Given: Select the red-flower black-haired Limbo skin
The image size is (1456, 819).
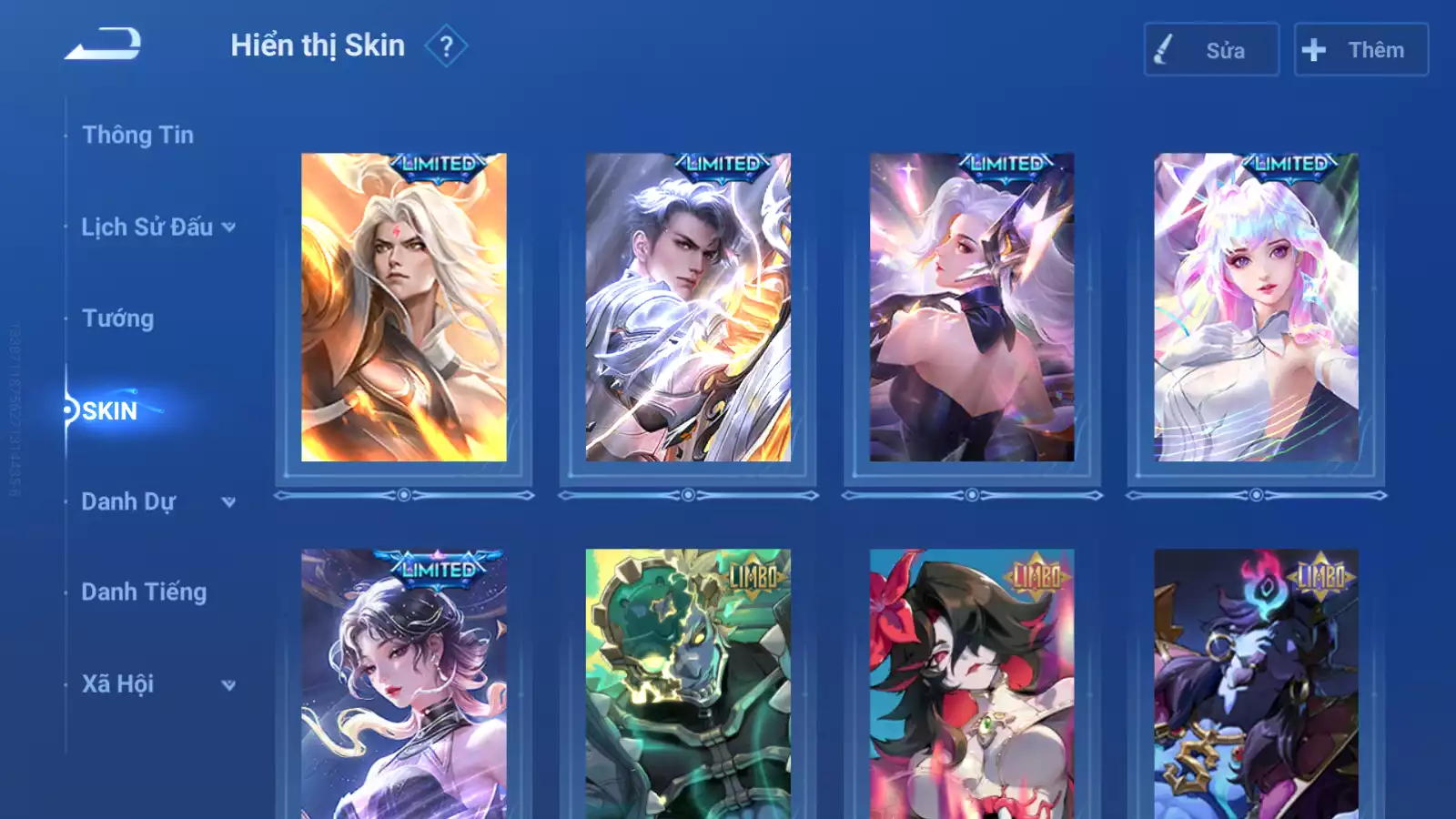Looking at the screenshot, I should point(972,684).
